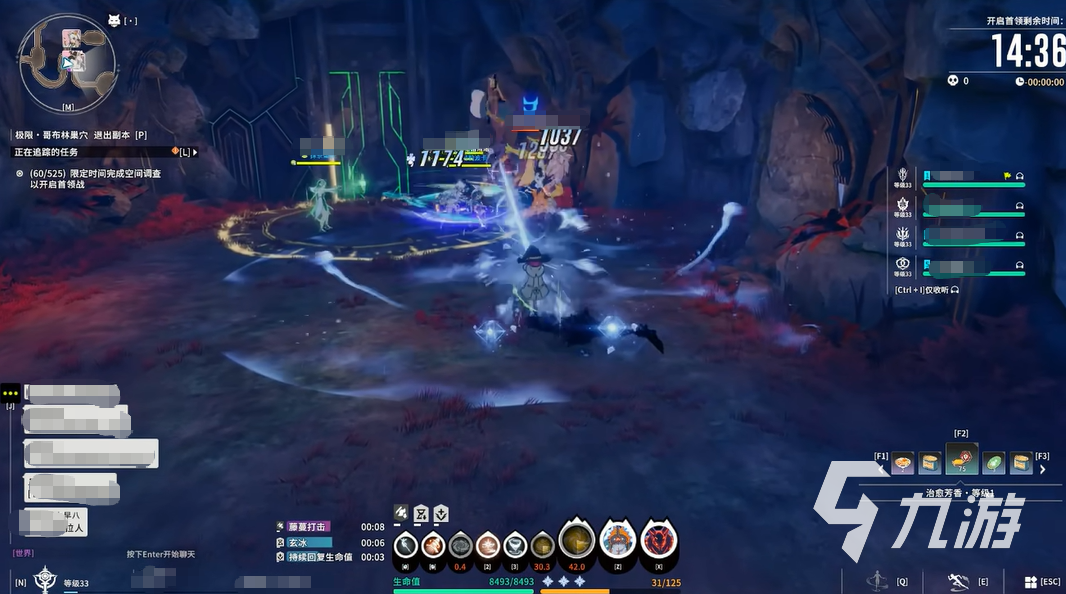Use the 治愈芳香 healing item with count 75
This screenshot has height=594, width=1066.
pos(962,460)
